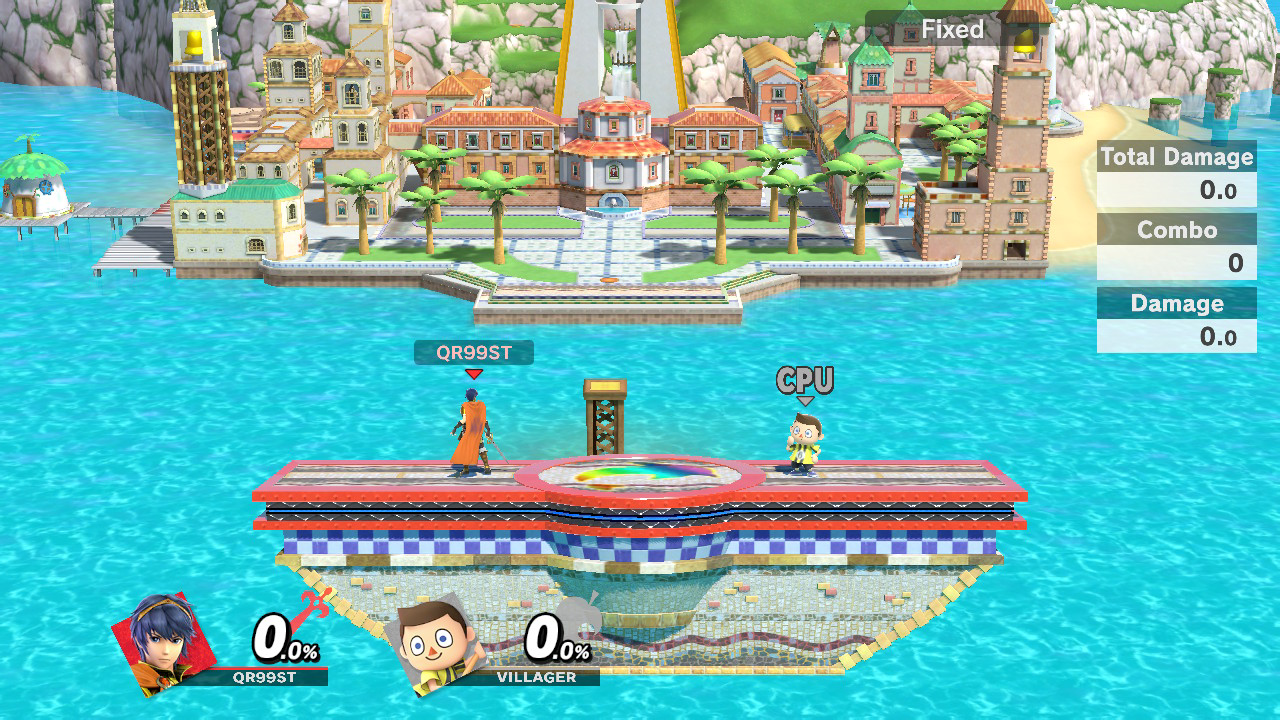The width and height of the screenshot is (1280, 720).
Task: Click the Marth fighter portrait
Action: point(162,641)
